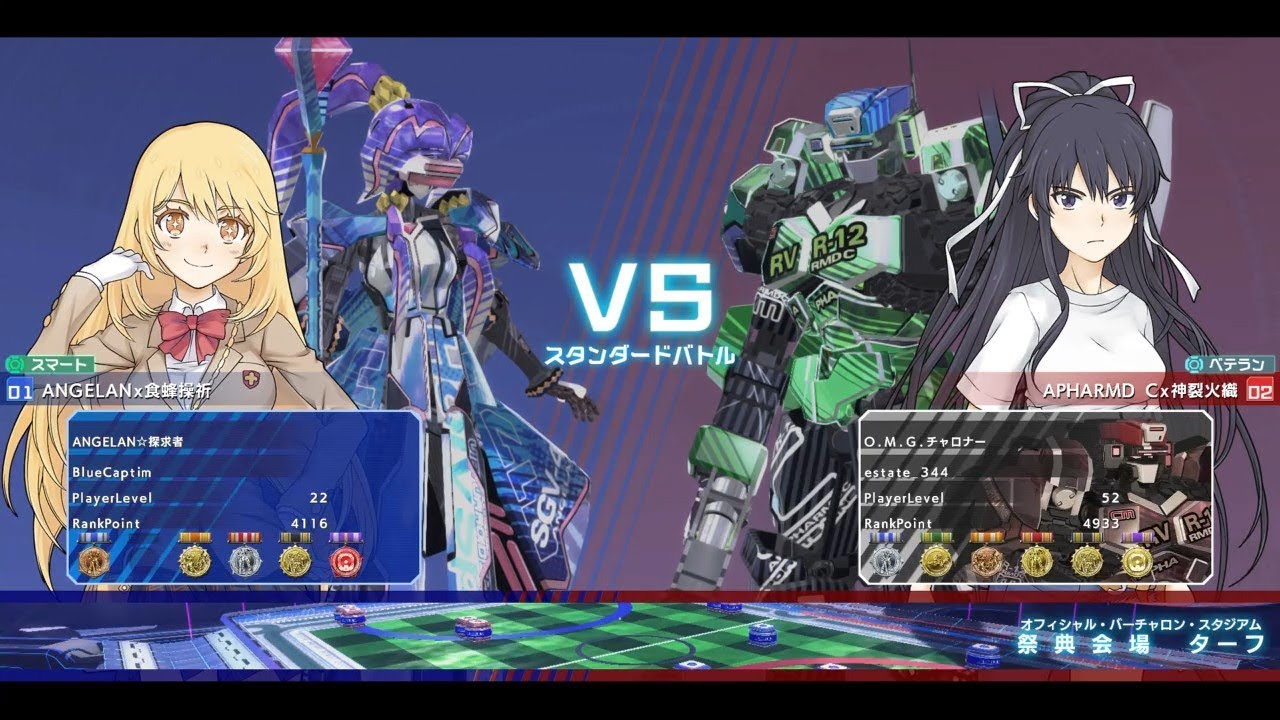Select the silver medal in ANGELAN's medal row
This screenshot has height=720, width=1280.
245,560
